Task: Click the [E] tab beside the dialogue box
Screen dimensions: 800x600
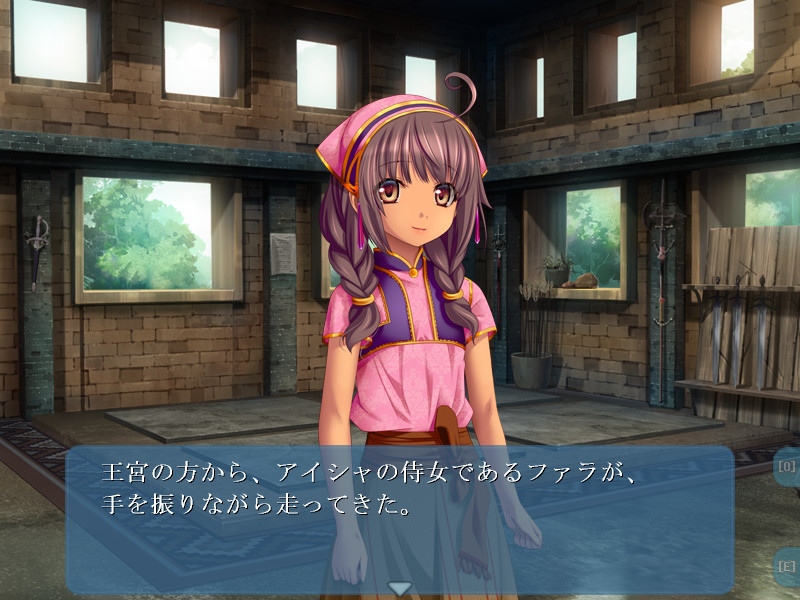Action: [x=787, y=566]
